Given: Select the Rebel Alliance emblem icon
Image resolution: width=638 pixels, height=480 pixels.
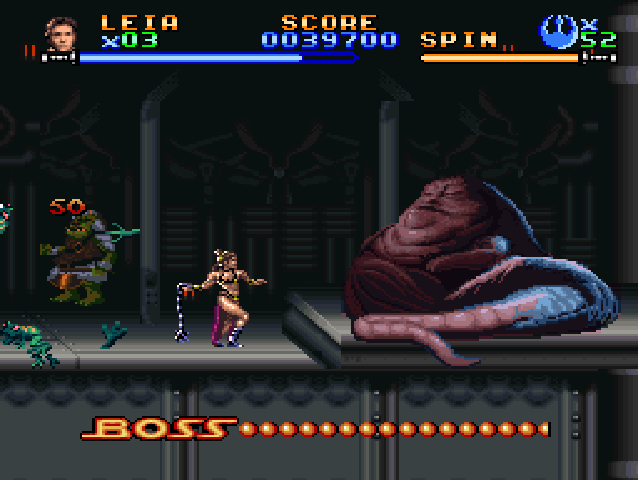Looking at the screenshot, I should (x=558, y=32).
